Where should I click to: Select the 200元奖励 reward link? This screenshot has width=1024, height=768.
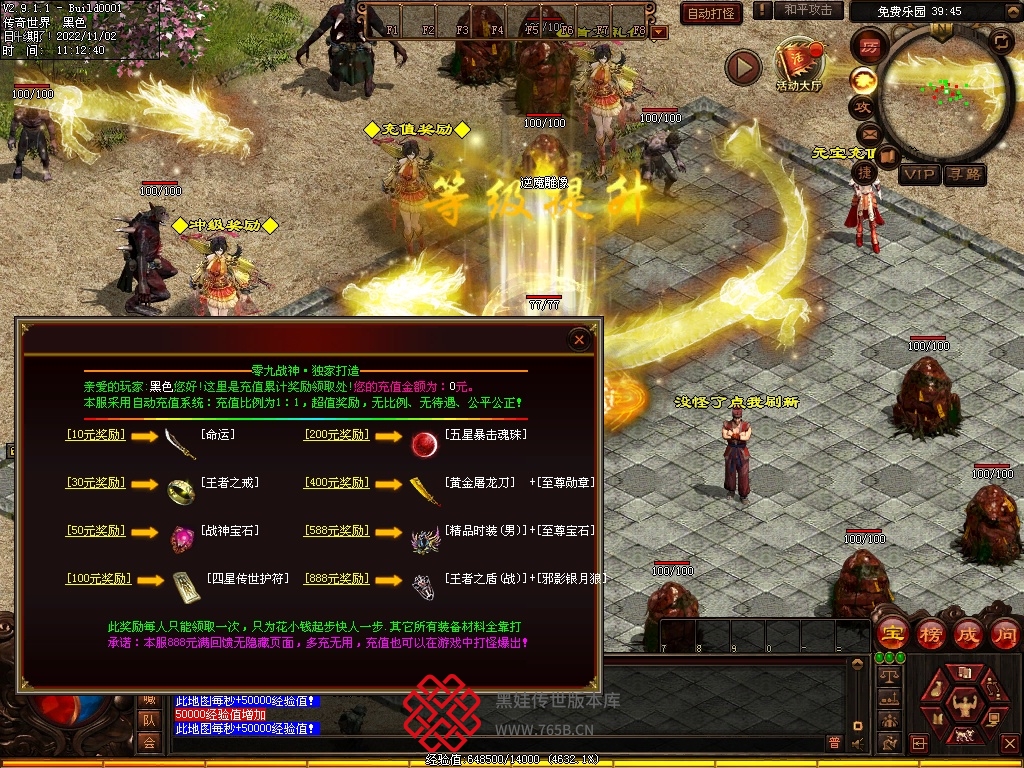click(x=336, y=435)
